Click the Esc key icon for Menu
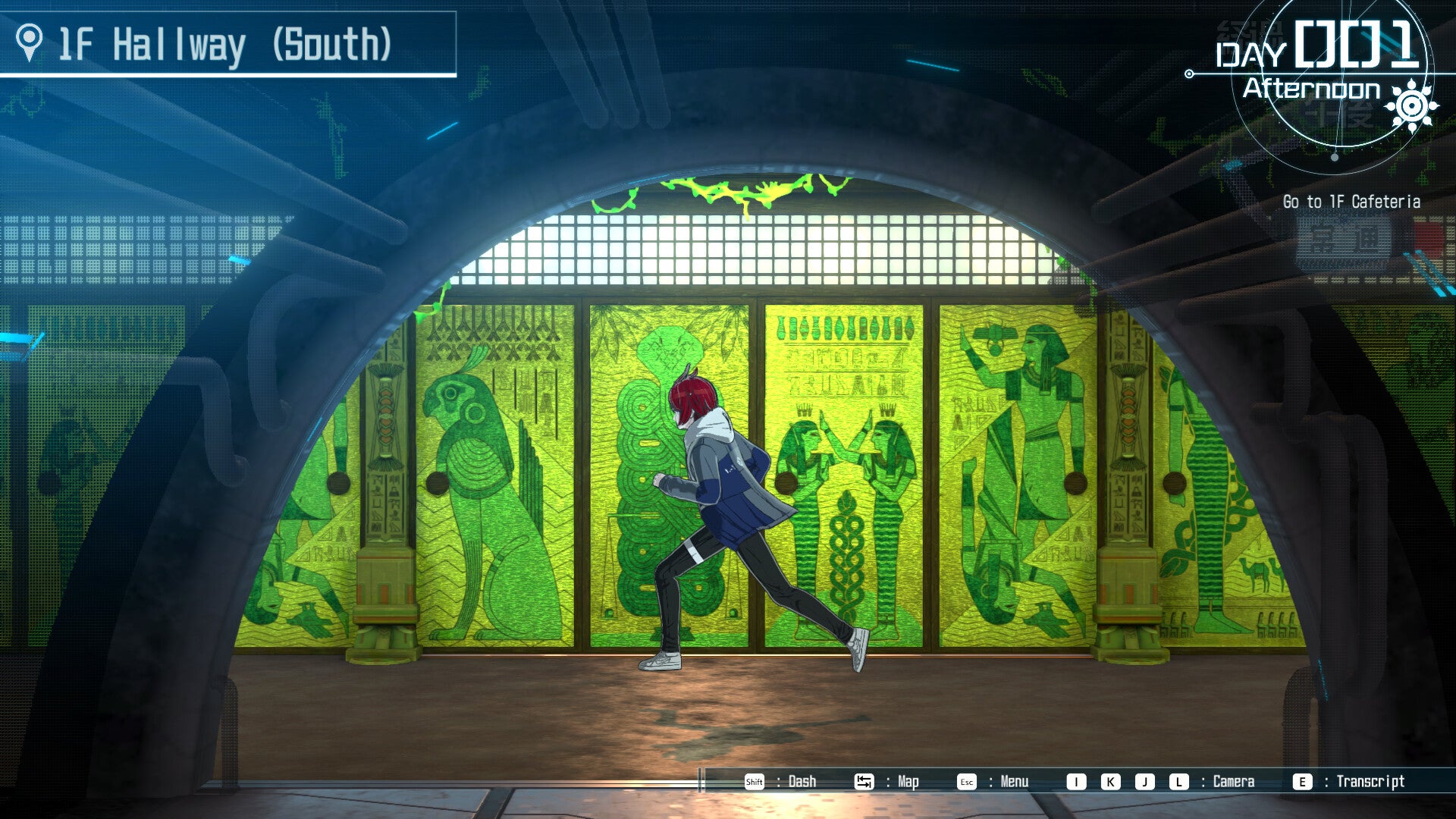Image resolution: width=1456 pixels, height=819 pixels. click(x=966, y=781)
